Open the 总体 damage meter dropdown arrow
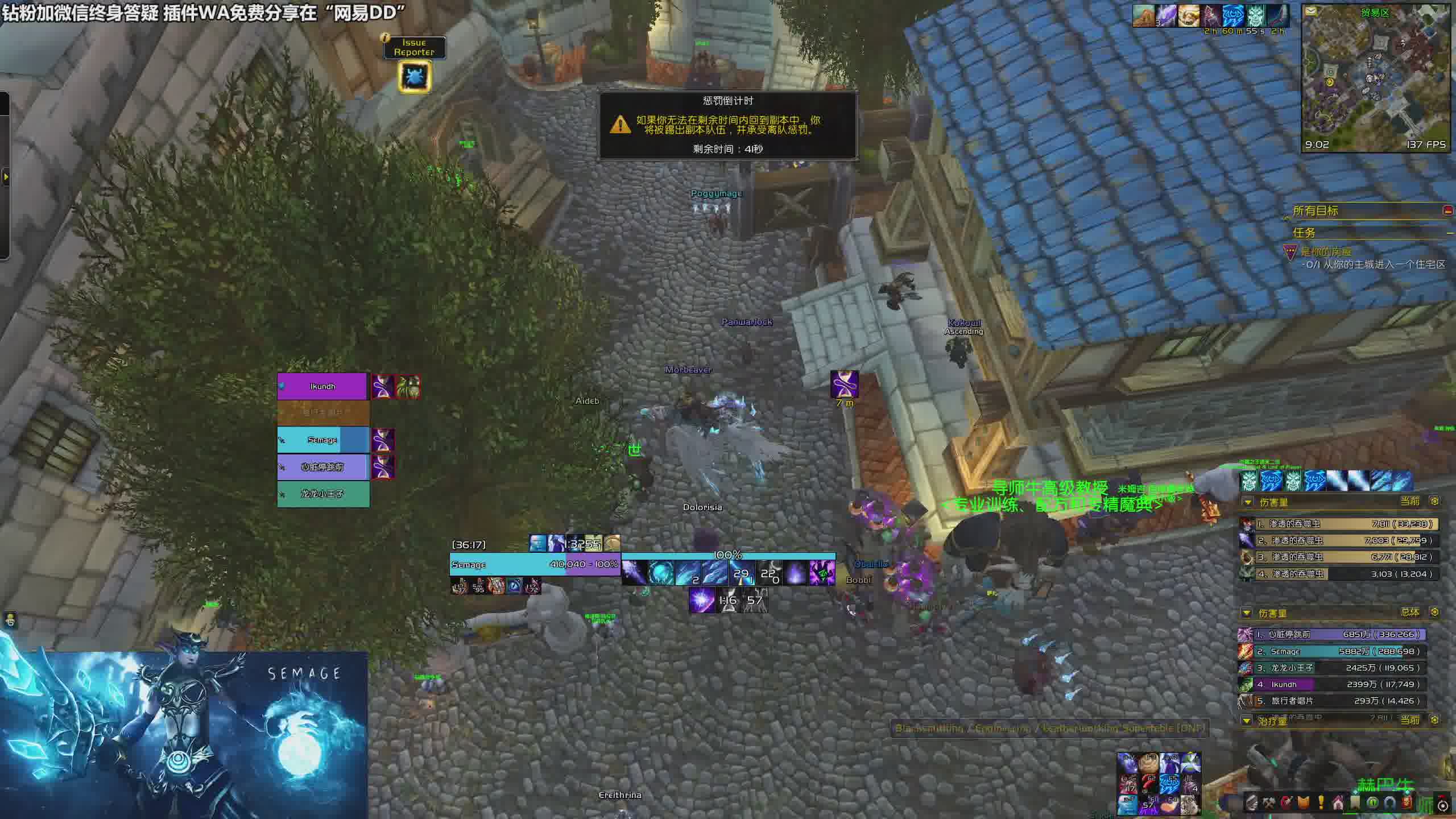1456x819 pixels. (1247, 613)
